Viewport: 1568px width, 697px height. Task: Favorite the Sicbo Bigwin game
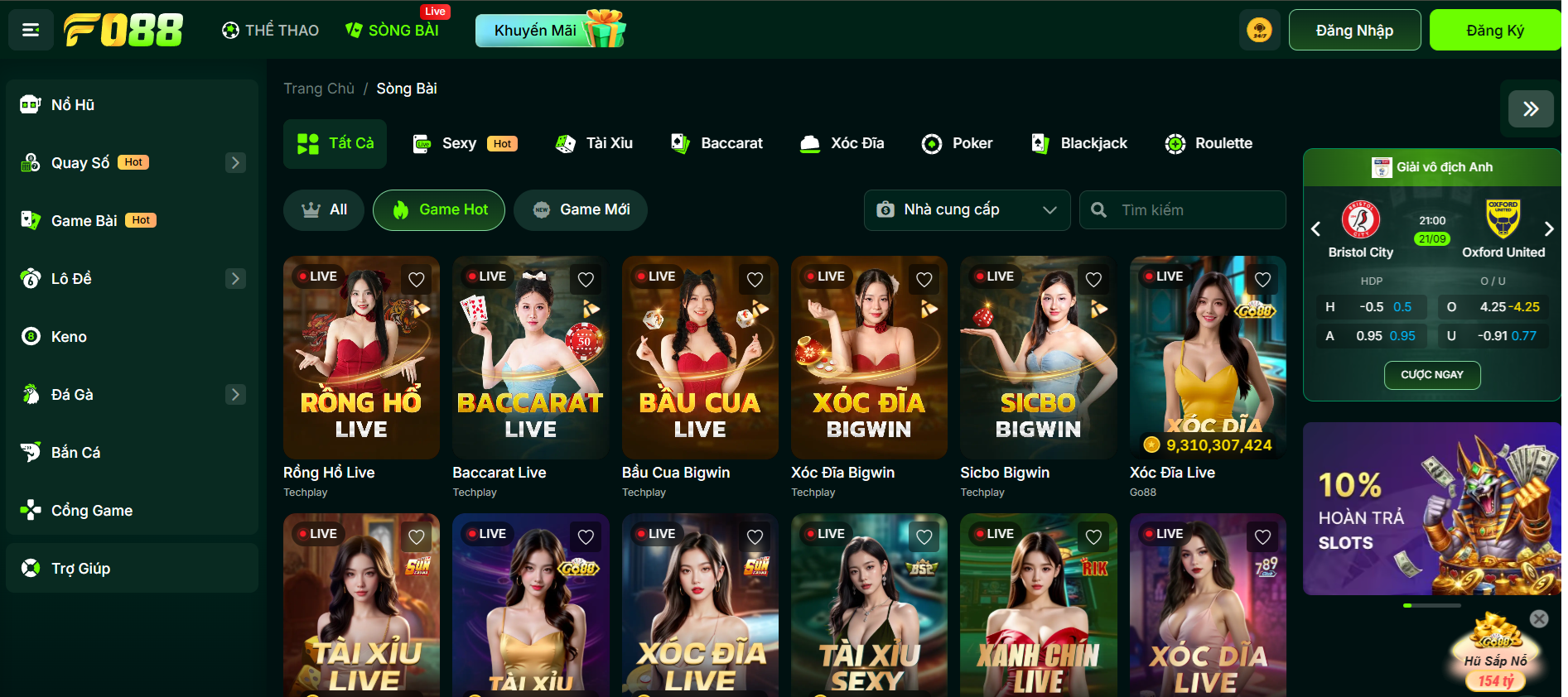[x=1093, y=280]
